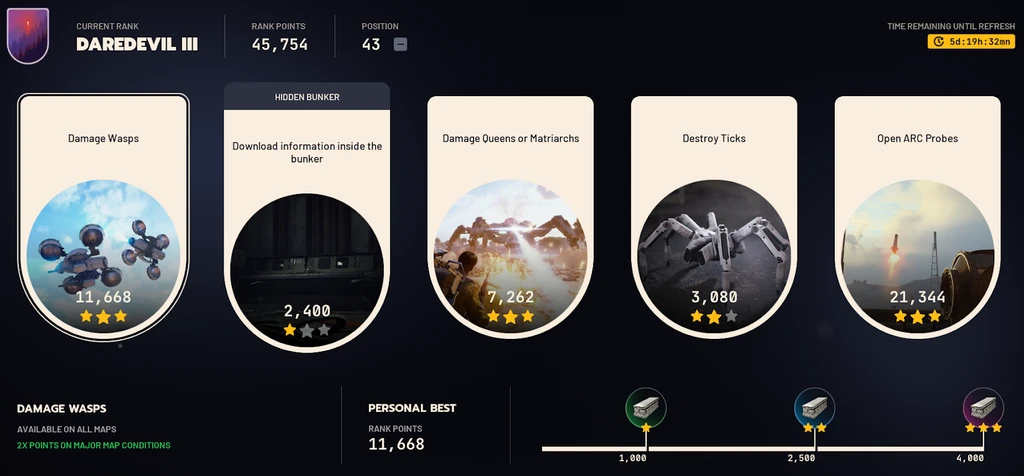Click the Daredevil III rank badge
This screenshot has width=1024, height=476.
tap(28, 36)
